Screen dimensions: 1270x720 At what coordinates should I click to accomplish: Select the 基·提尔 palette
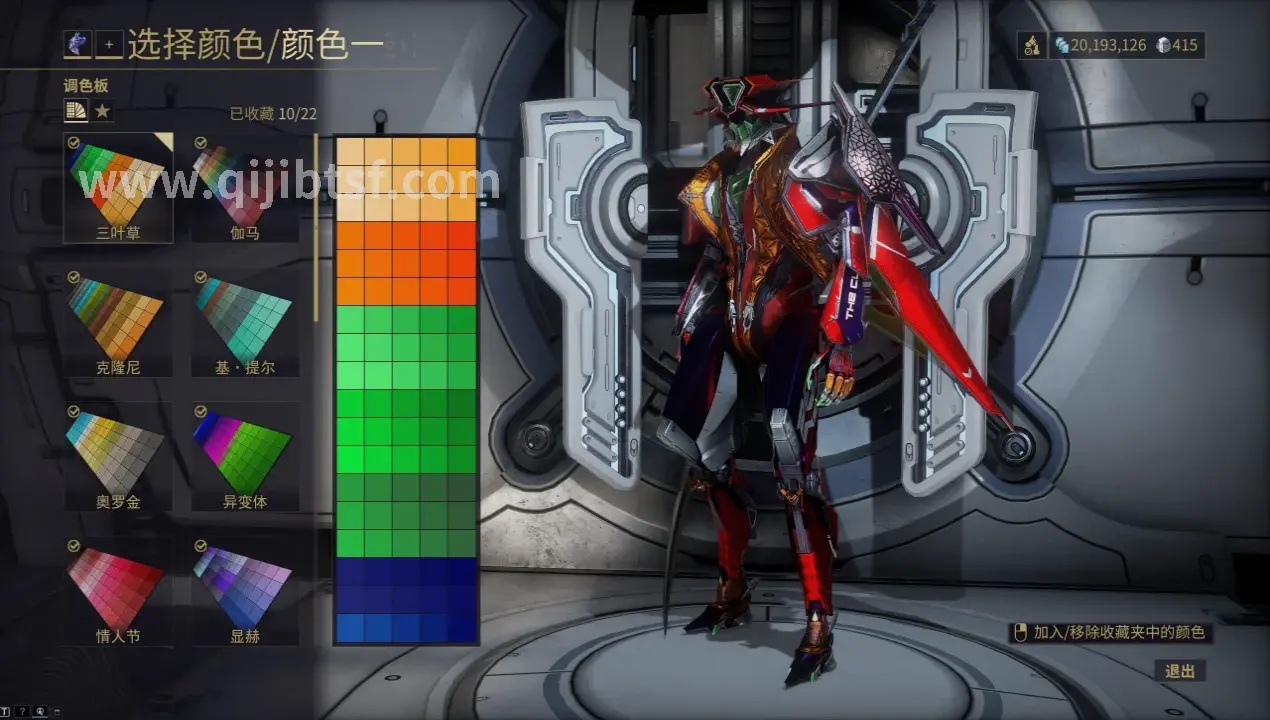245,320
